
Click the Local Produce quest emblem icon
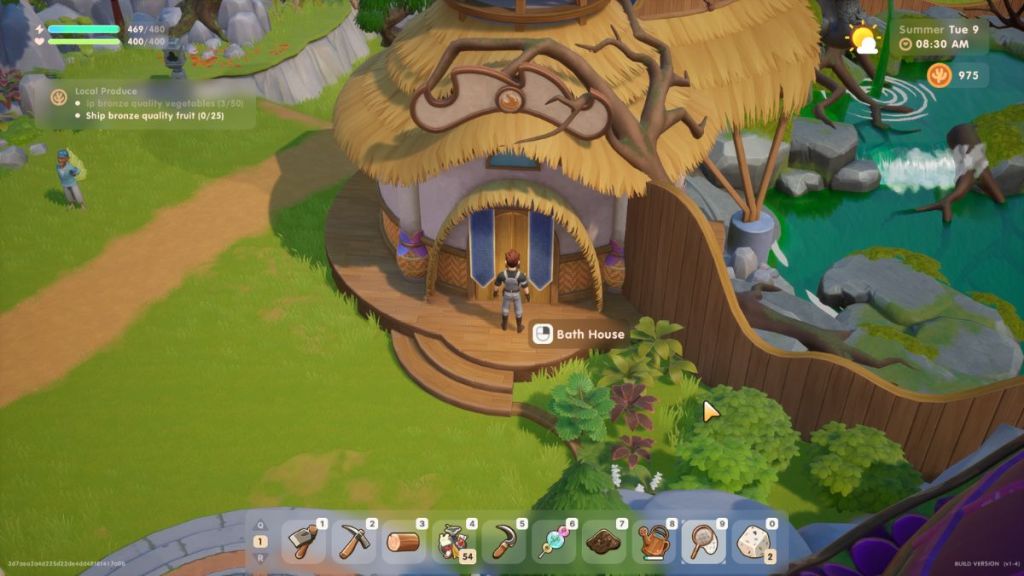[x=59, y=97]
